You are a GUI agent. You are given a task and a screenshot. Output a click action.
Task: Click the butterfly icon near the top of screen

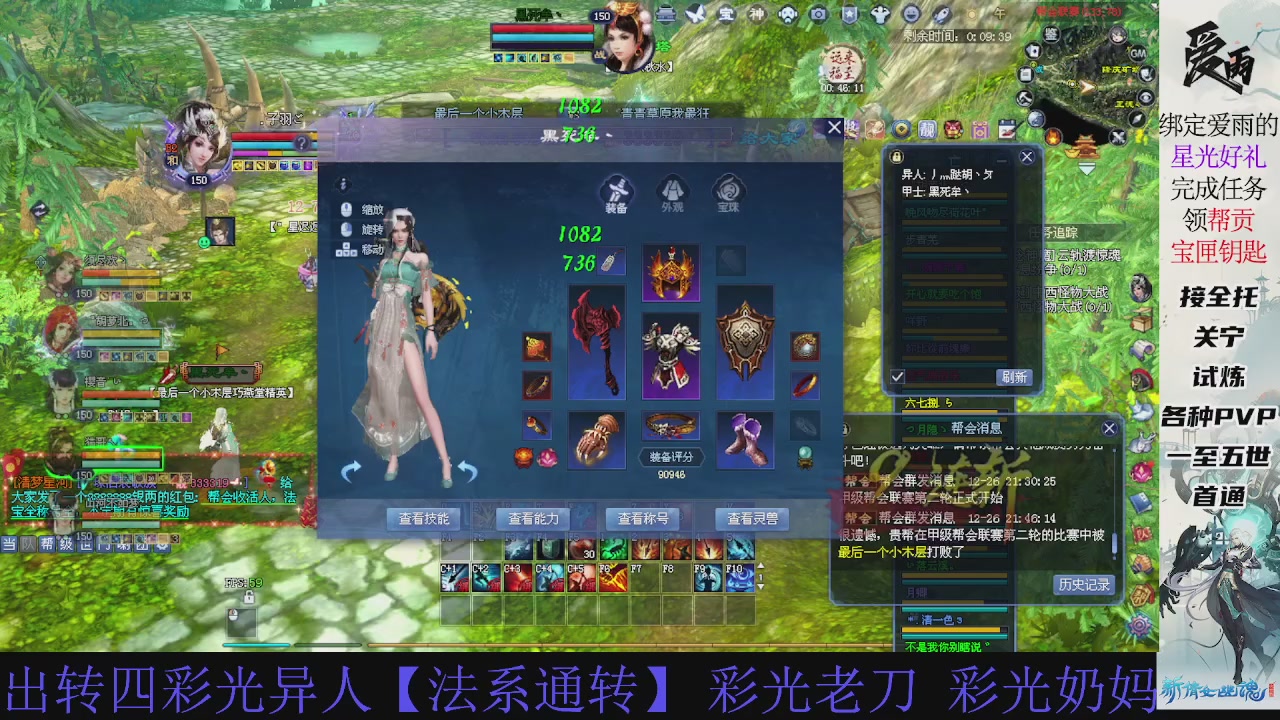pos(696,13)
